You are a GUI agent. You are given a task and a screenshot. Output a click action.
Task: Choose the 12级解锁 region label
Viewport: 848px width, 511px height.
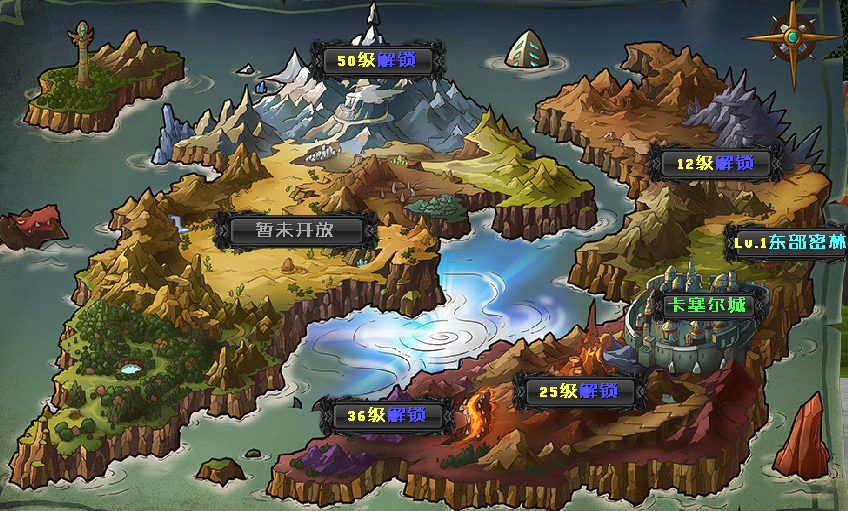point(715,163)
